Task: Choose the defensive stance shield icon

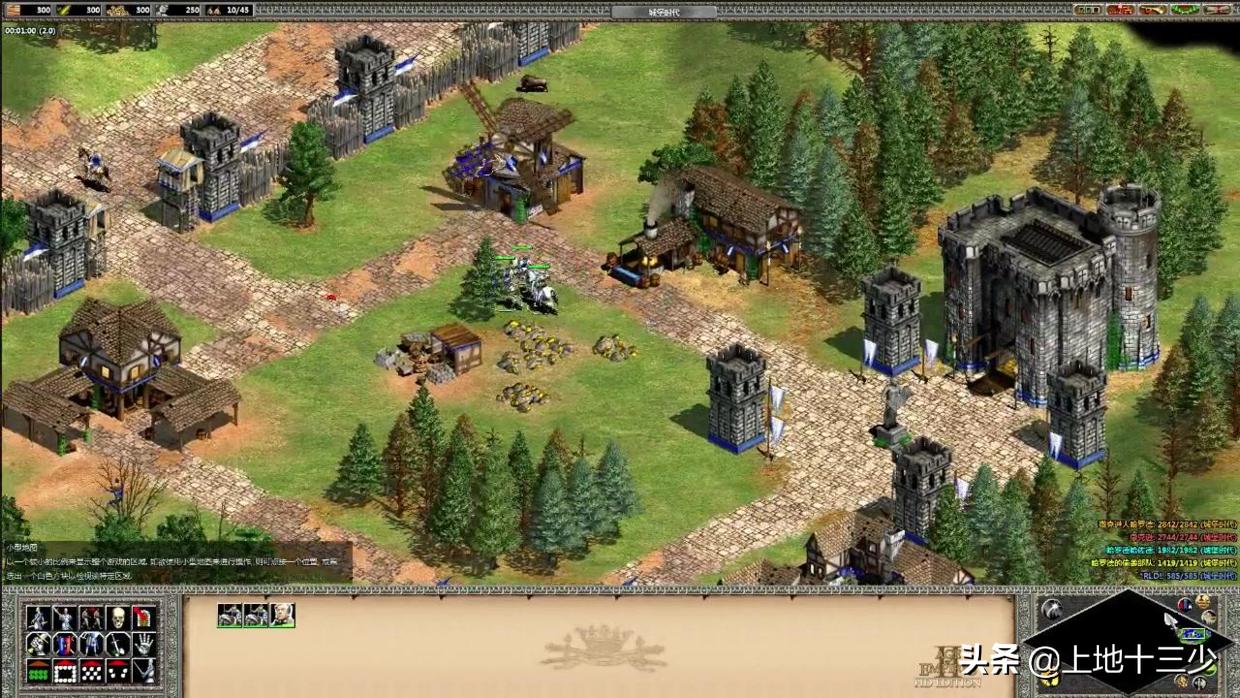Action: point(65,645)
